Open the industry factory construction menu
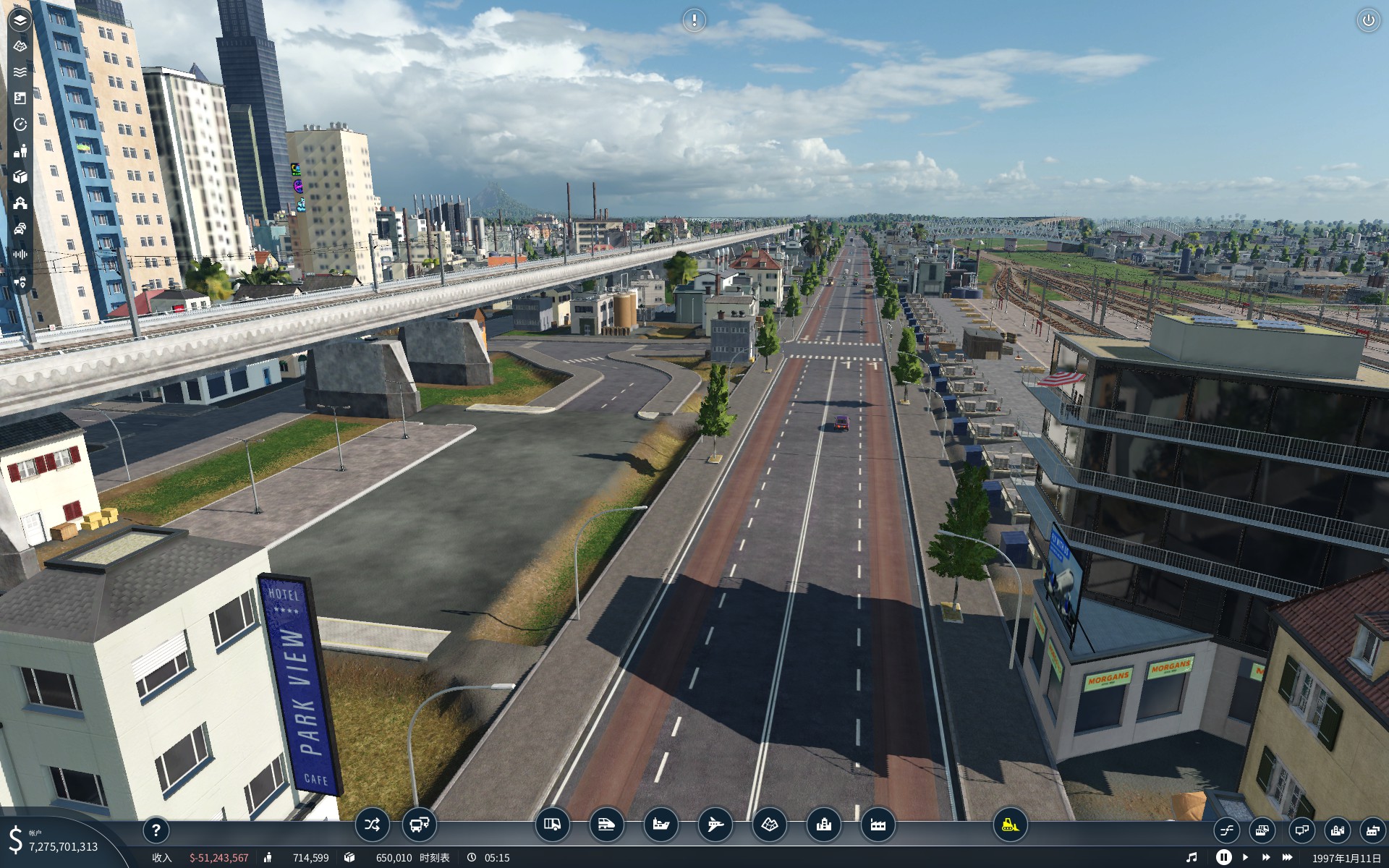This screenshot has height=868, width=1389. pos(878,825)
